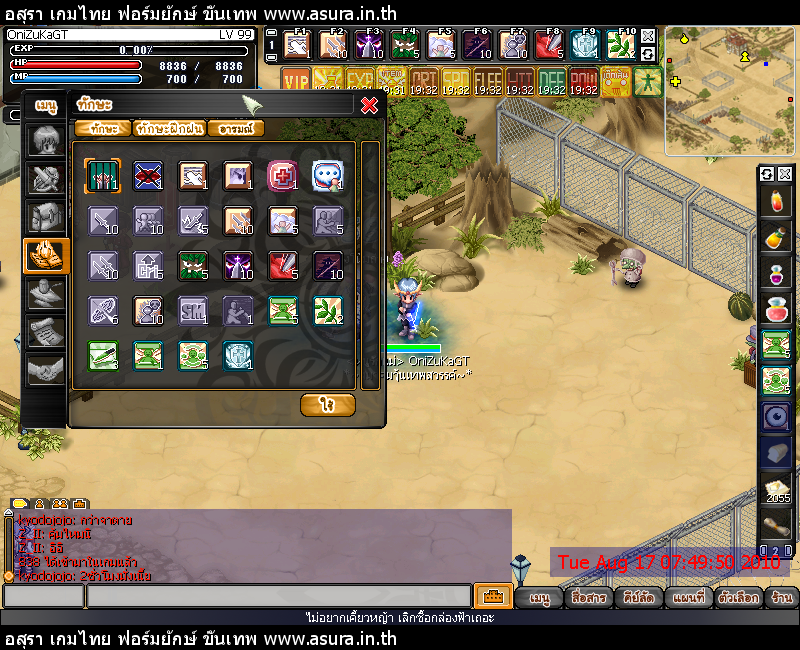This screenshot has width=800, height=650.
Task: Click the ใช้ use button
Action: [x=327, y=404]
